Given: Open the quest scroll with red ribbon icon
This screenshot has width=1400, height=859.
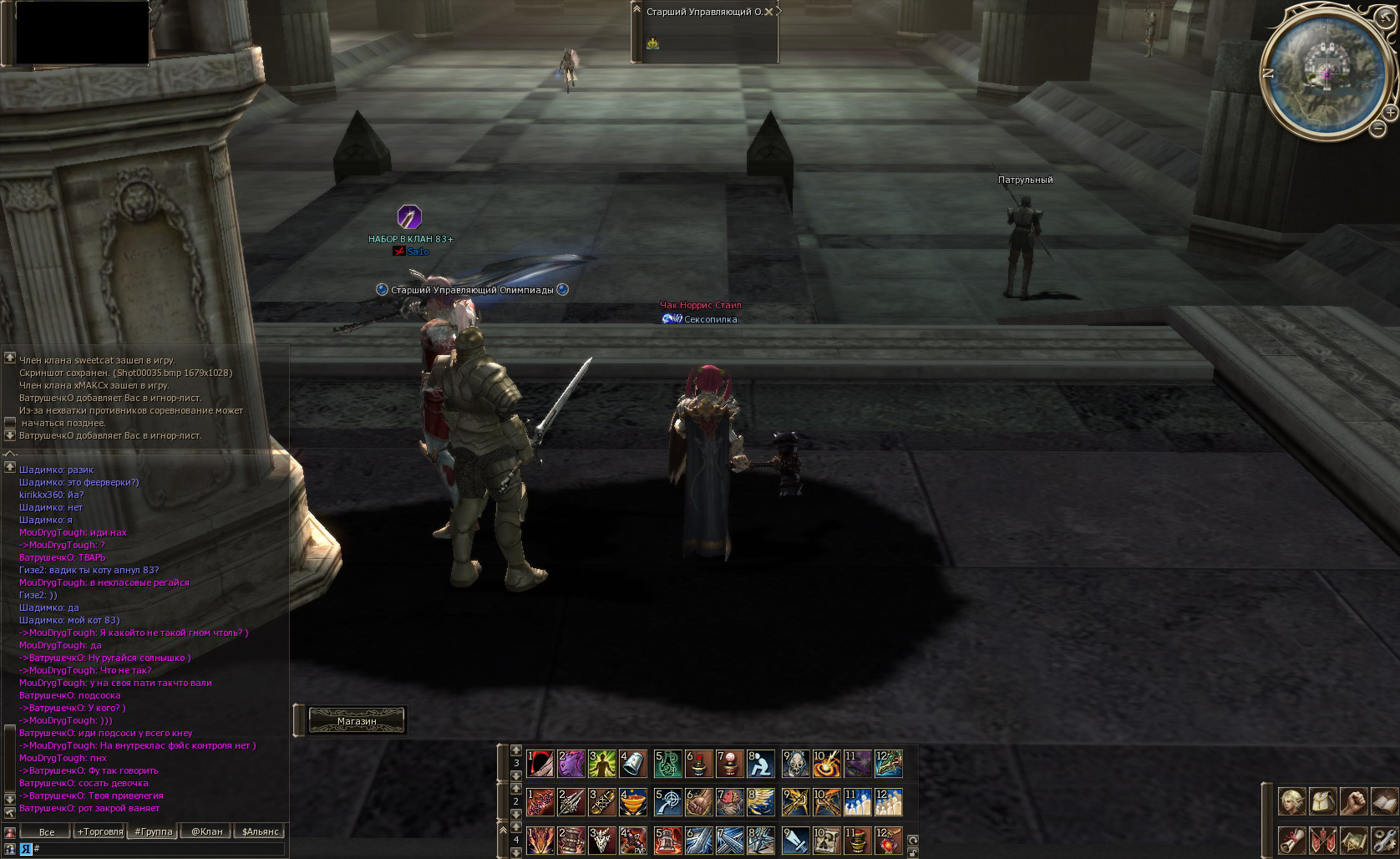Looking at the screenshot, I should (1292, 841).
